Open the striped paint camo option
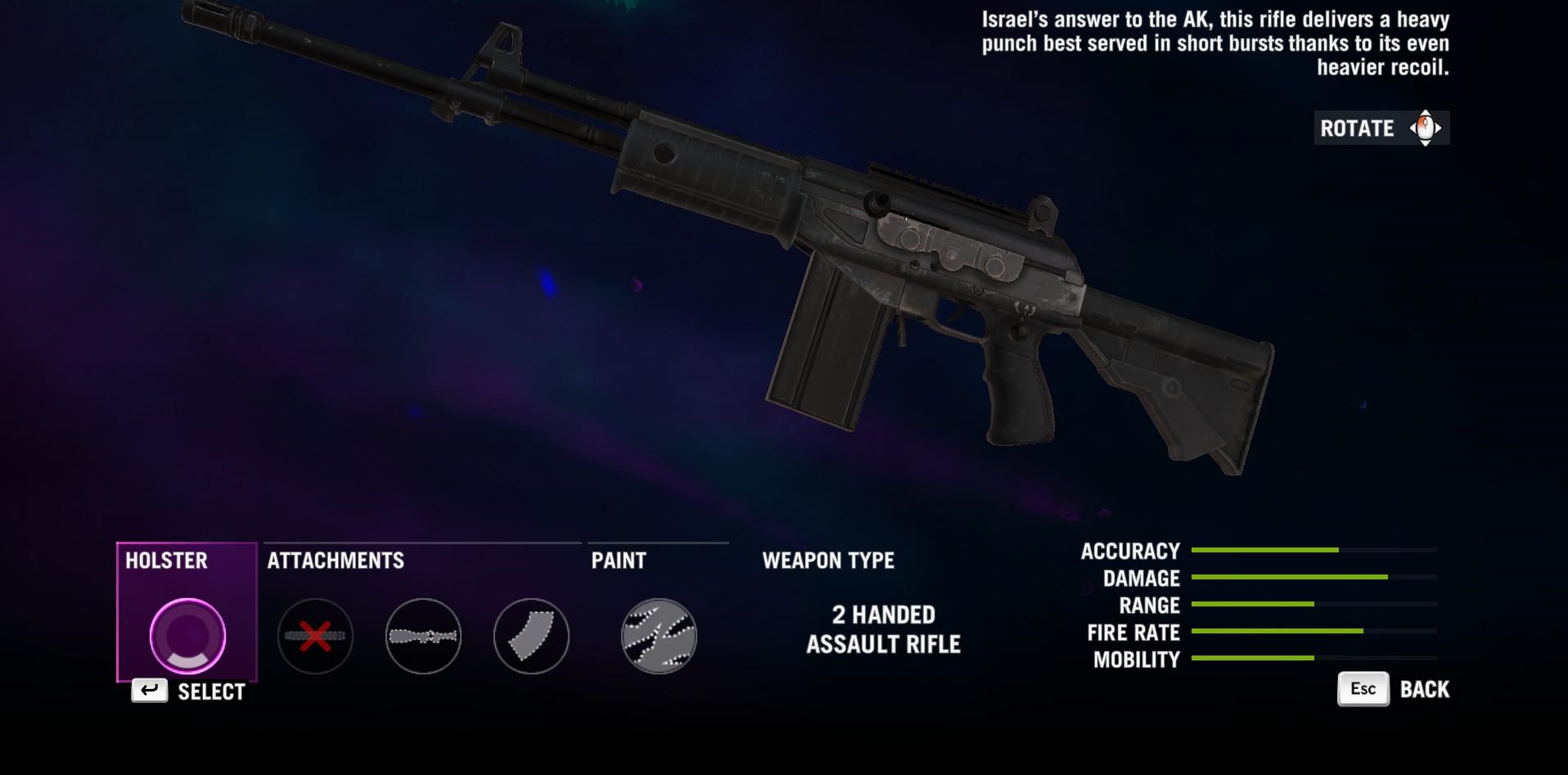1568x775 pixels. click(659, 636)
